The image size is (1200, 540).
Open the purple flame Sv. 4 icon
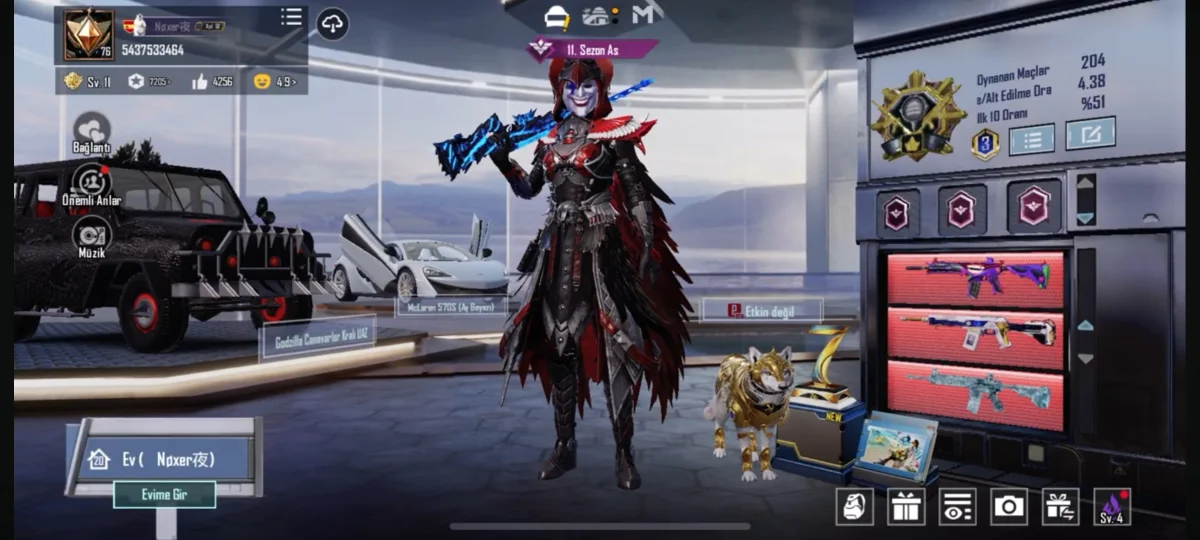pyautogui.click(x=1112, y=507)
